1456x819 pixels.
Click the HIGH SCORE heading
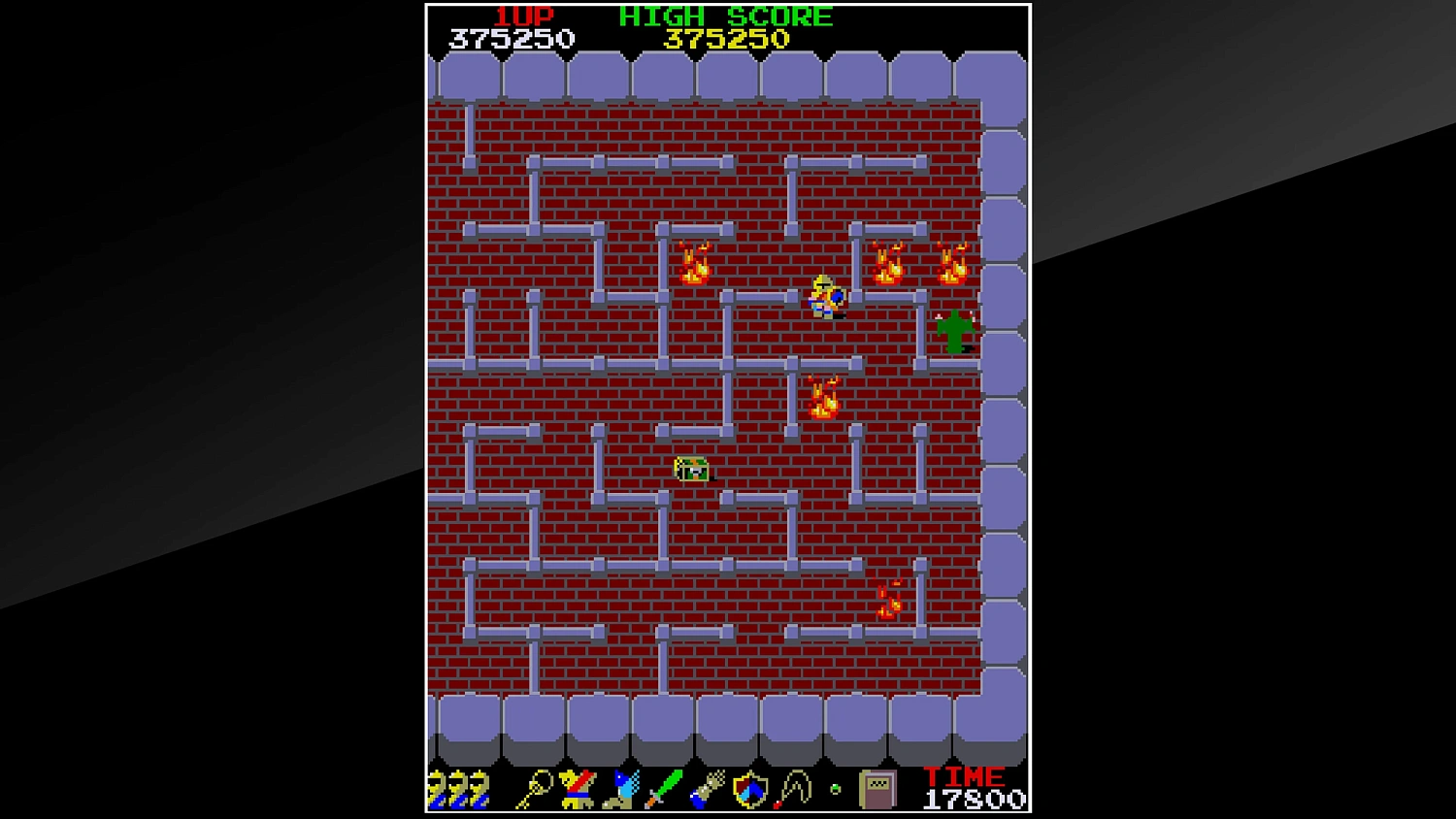726,16
